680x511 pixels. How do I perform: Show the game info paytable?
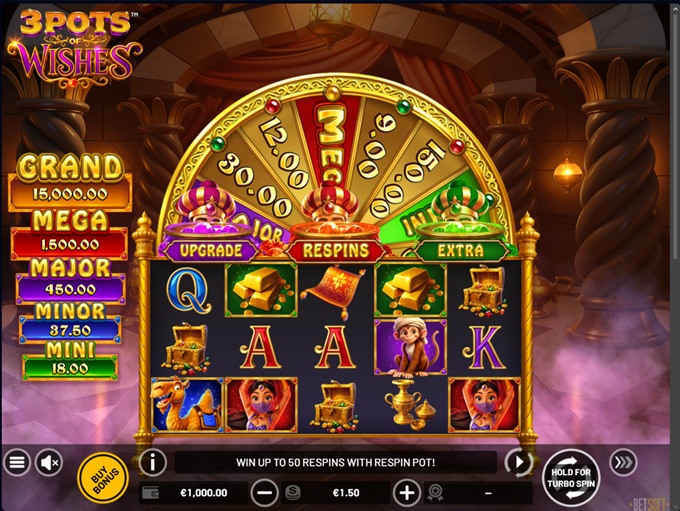pyautogui.click(x=152, y=462)
